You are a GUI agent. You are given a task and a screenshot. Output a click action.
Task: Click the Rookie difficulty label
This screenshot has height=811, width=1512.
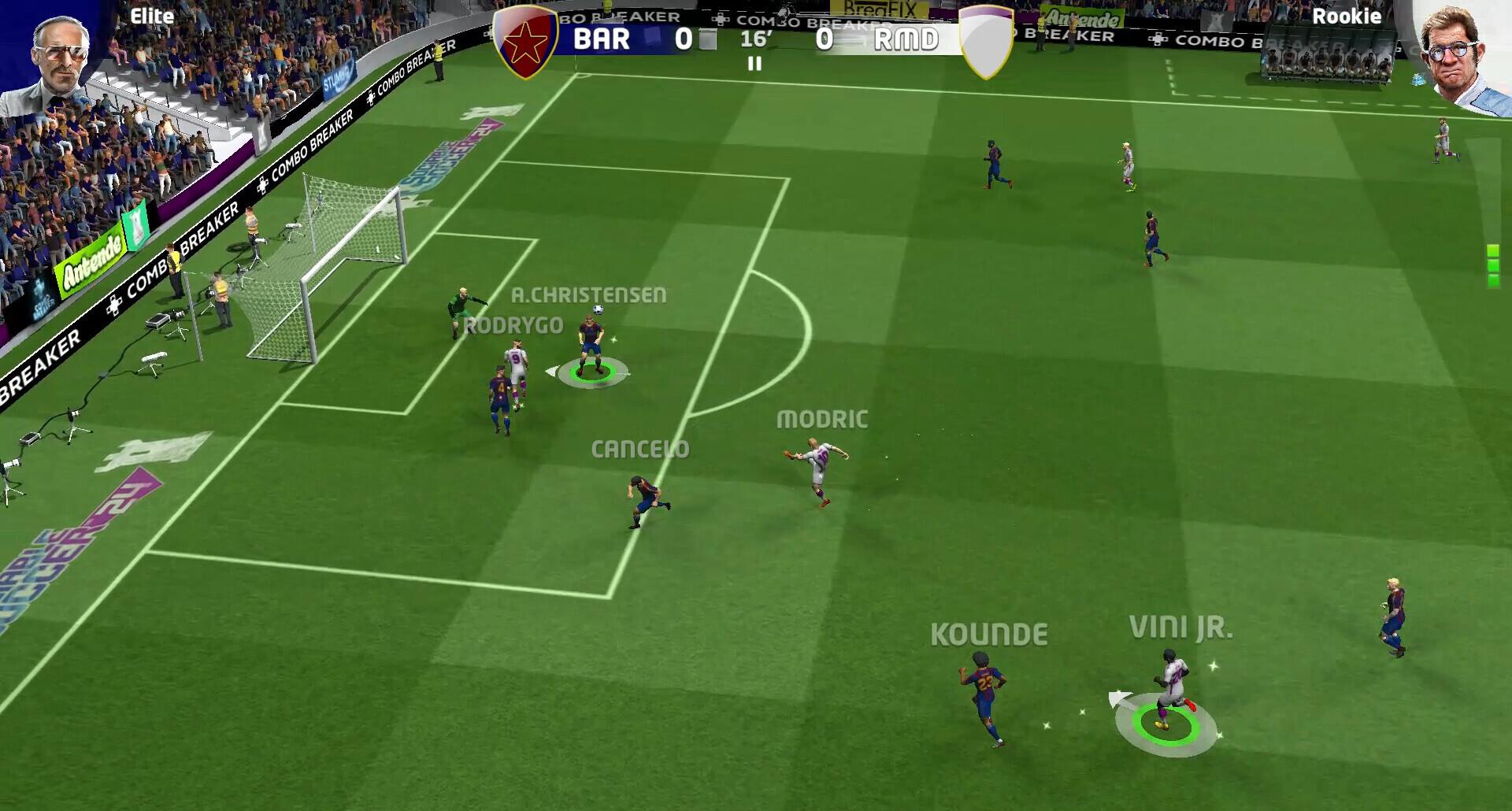1347,16
